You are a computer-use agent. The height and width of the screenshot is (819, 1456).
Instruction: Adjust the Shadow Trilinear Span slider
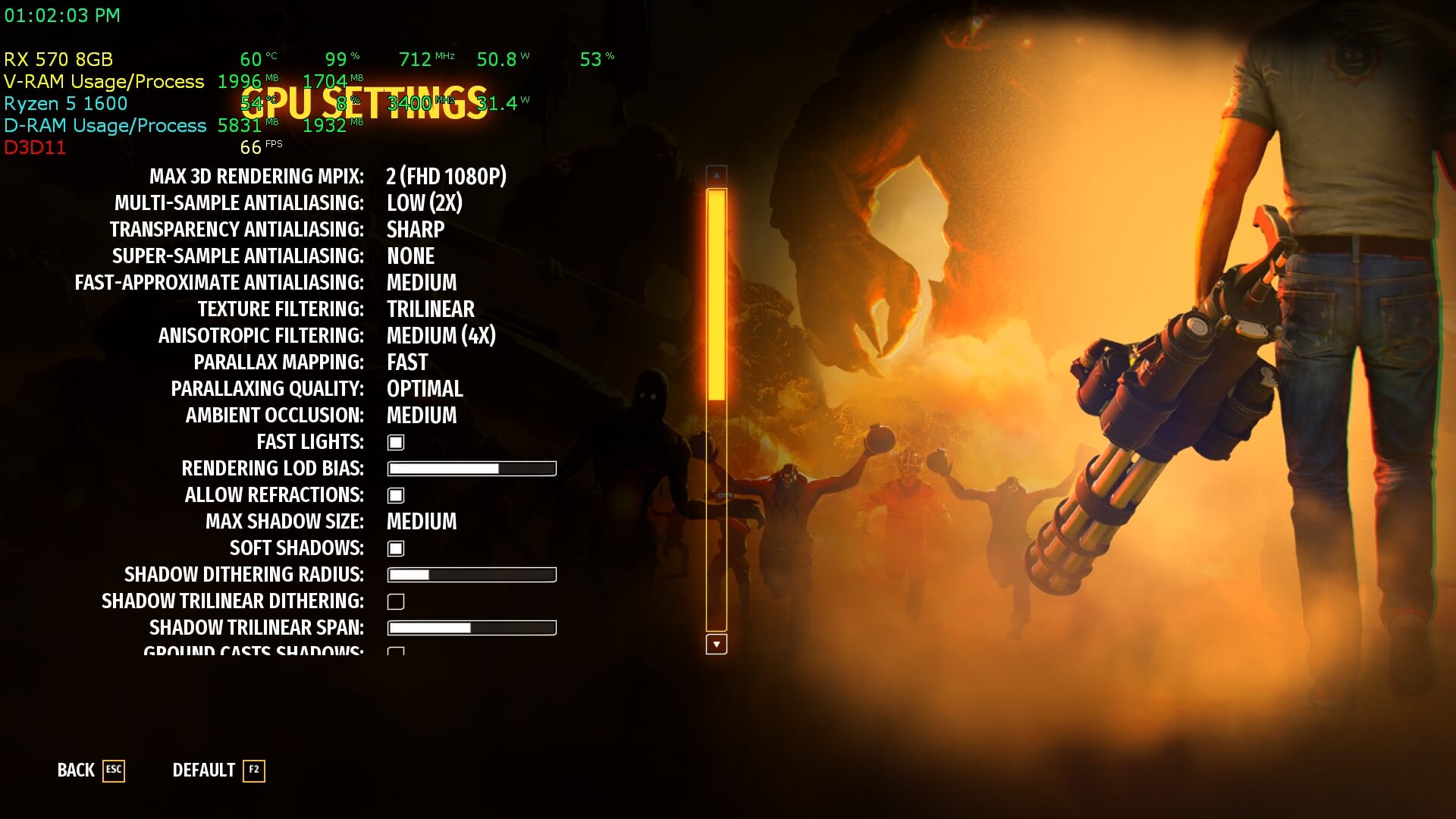472,628
